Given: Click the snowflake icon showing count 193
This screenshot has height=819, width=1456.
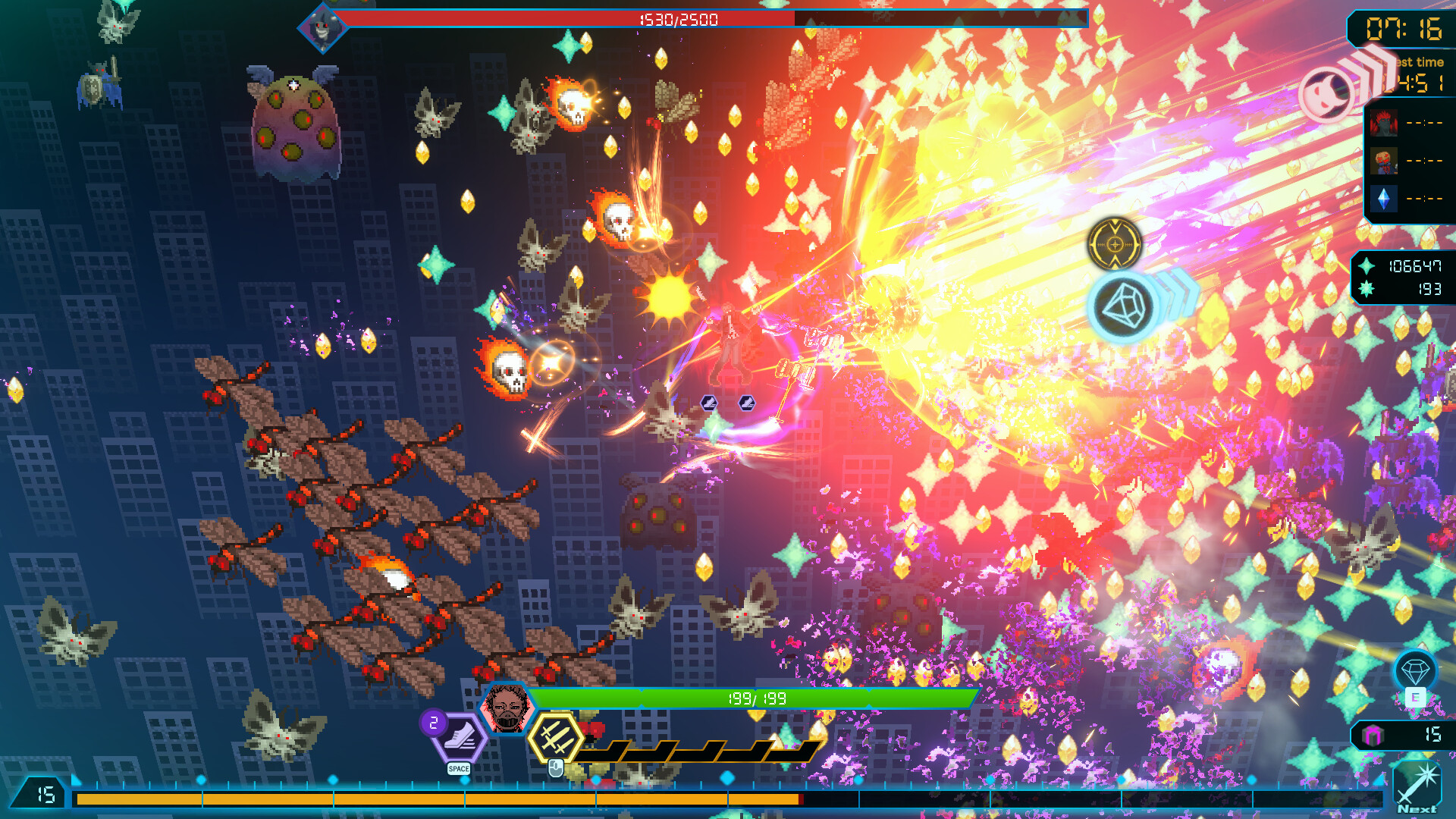Looking at the screenshot, I should coord(1365,289).
